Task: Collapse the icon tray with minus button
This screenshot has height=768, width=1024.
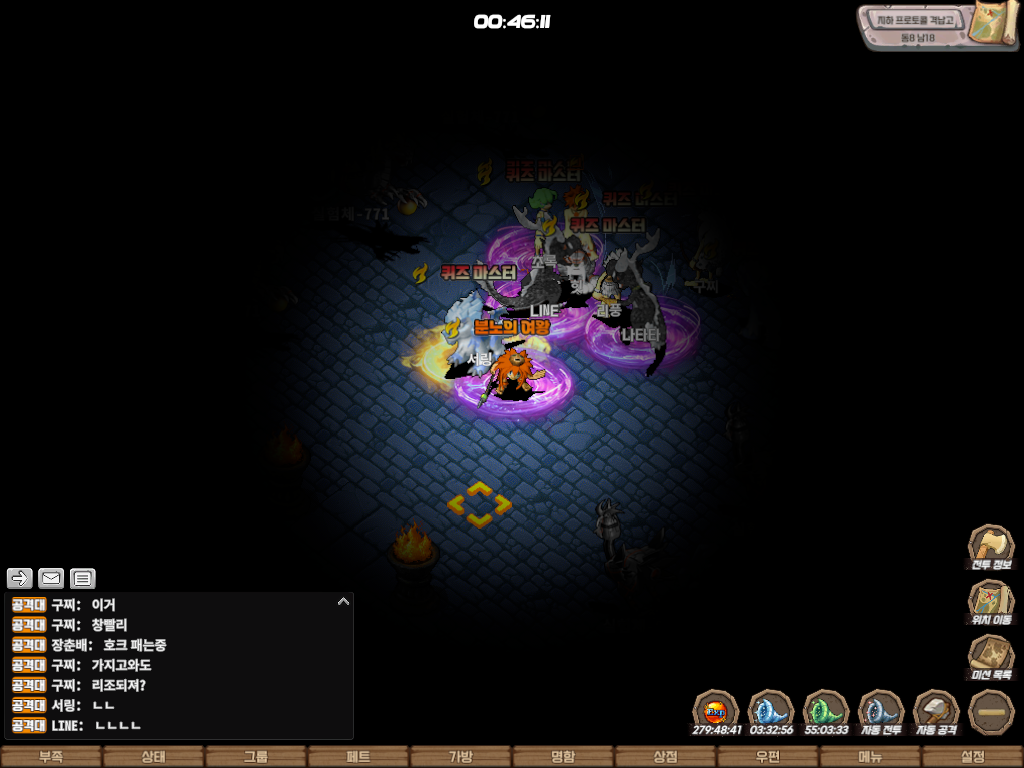Action: click(x=991, y=712)
